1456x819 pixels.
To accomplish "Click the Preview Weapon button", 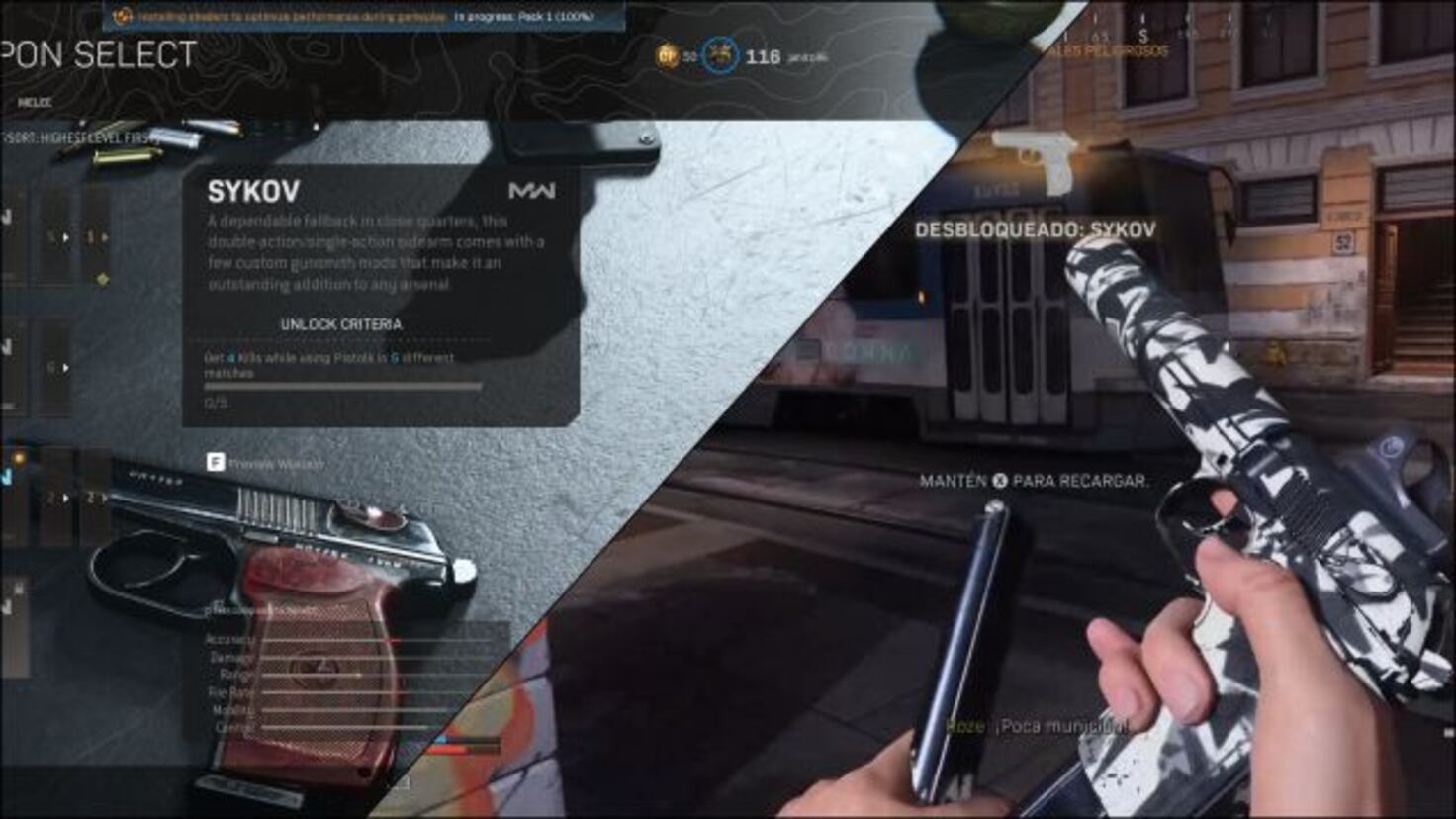I will tap(265, 461).
